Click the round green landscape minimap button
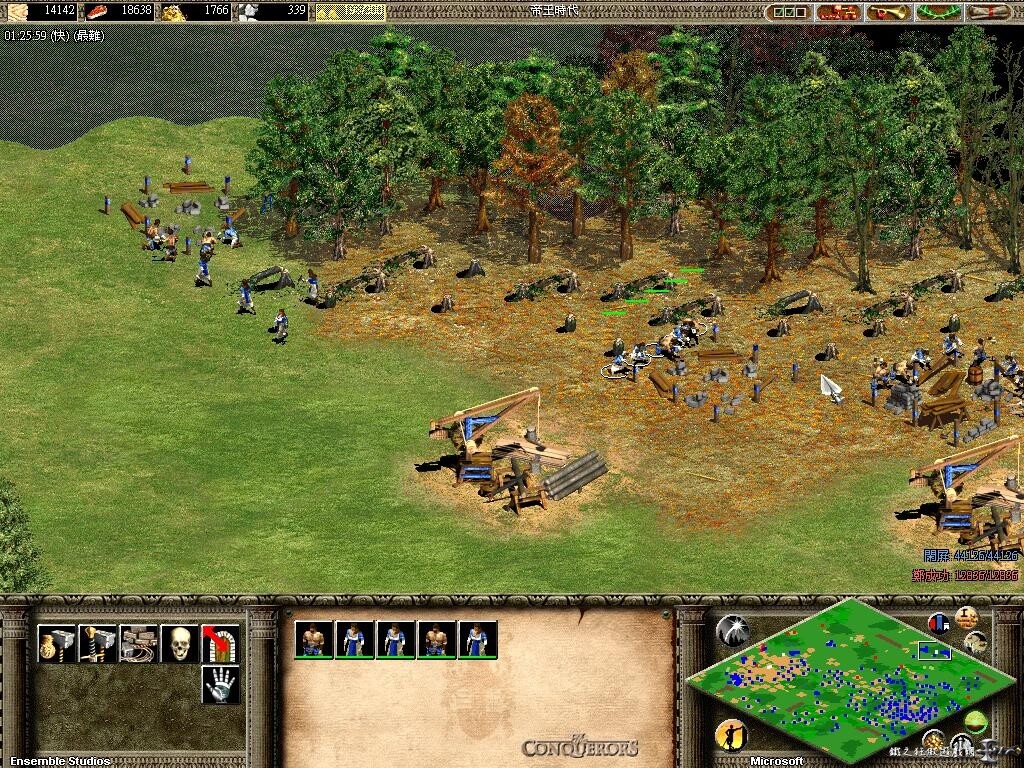Screen dimensions: 1024x768 [x=975, y=721]
